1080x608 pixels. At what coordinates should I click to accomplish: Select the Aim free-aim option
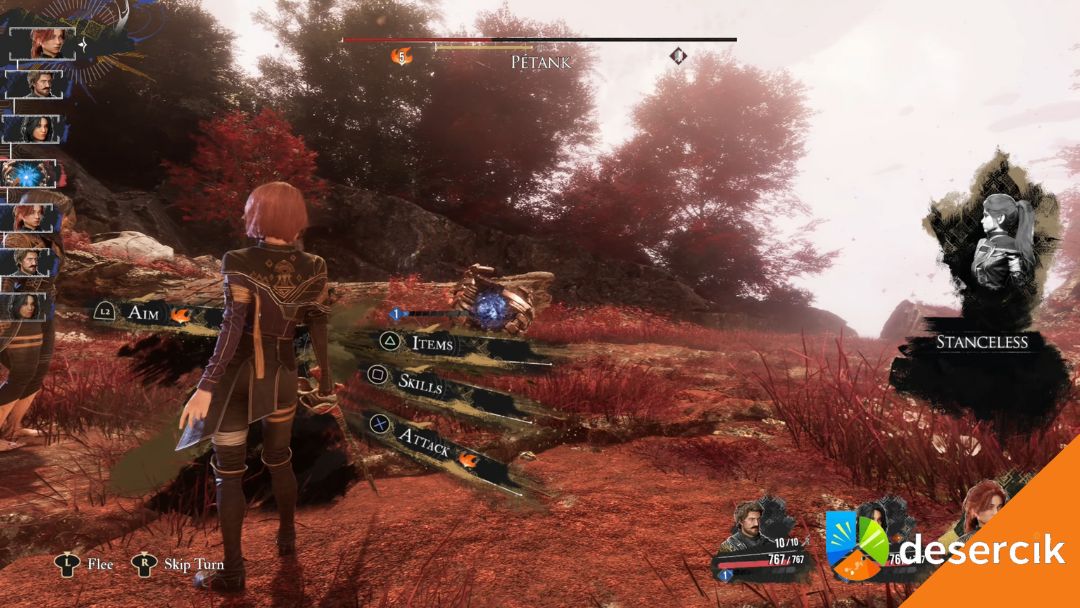click(x=150, y=313)
